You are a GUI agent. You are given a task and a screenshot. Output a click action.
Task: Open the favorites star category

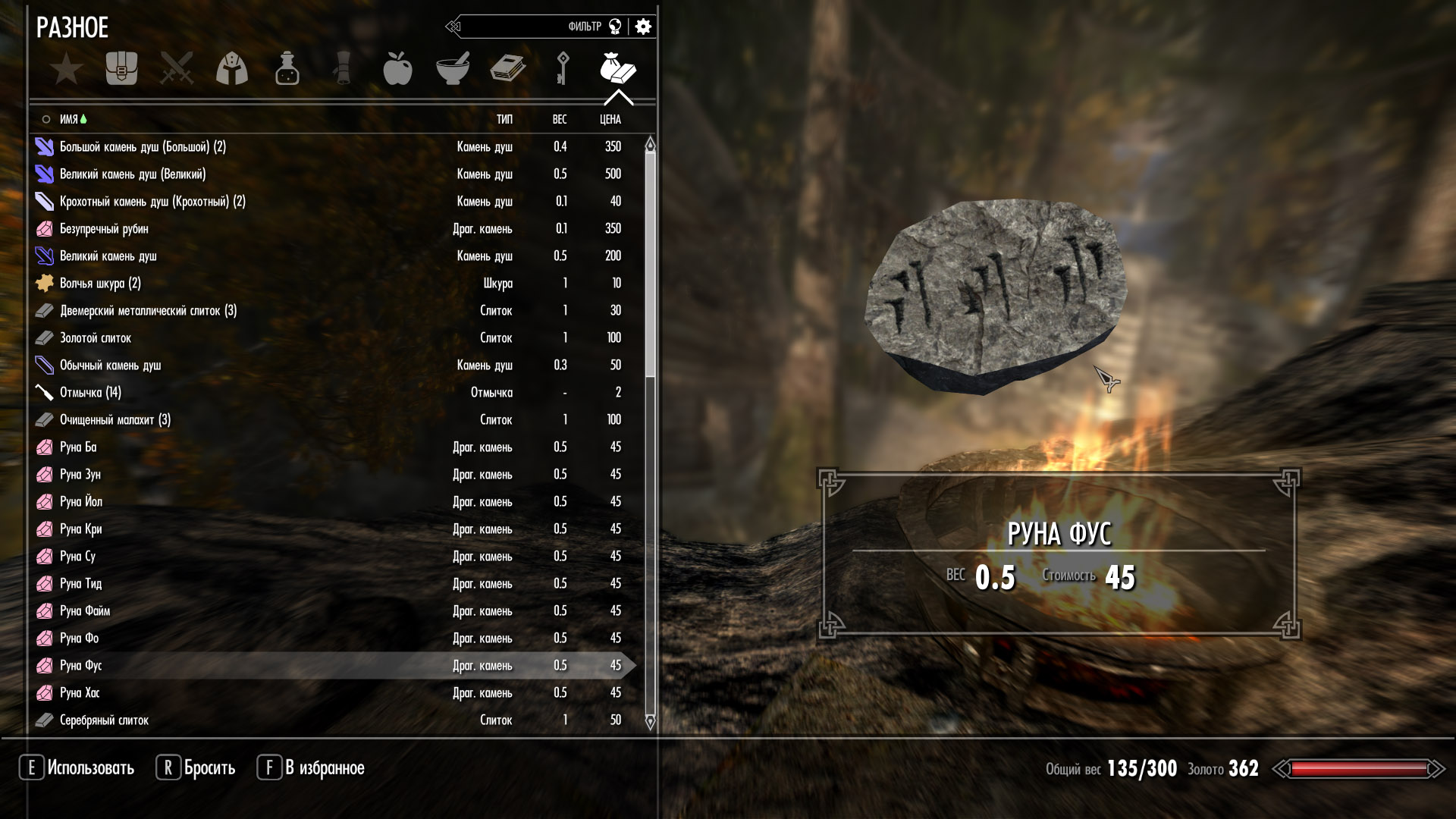(x=67, y=69)
